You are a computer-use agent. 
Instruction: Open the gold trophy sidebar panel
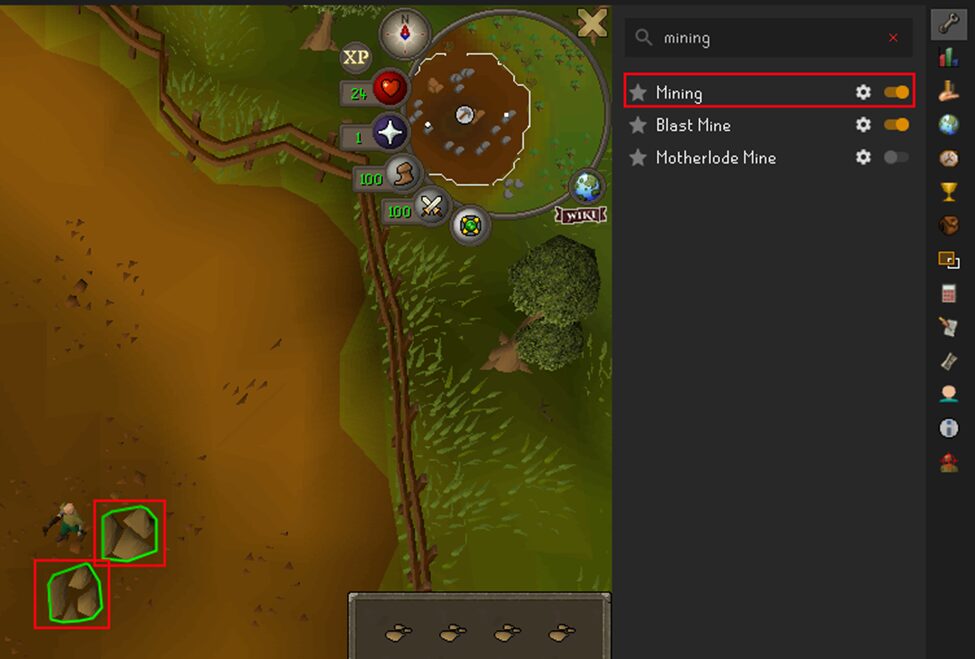click(x=948, y=191)
